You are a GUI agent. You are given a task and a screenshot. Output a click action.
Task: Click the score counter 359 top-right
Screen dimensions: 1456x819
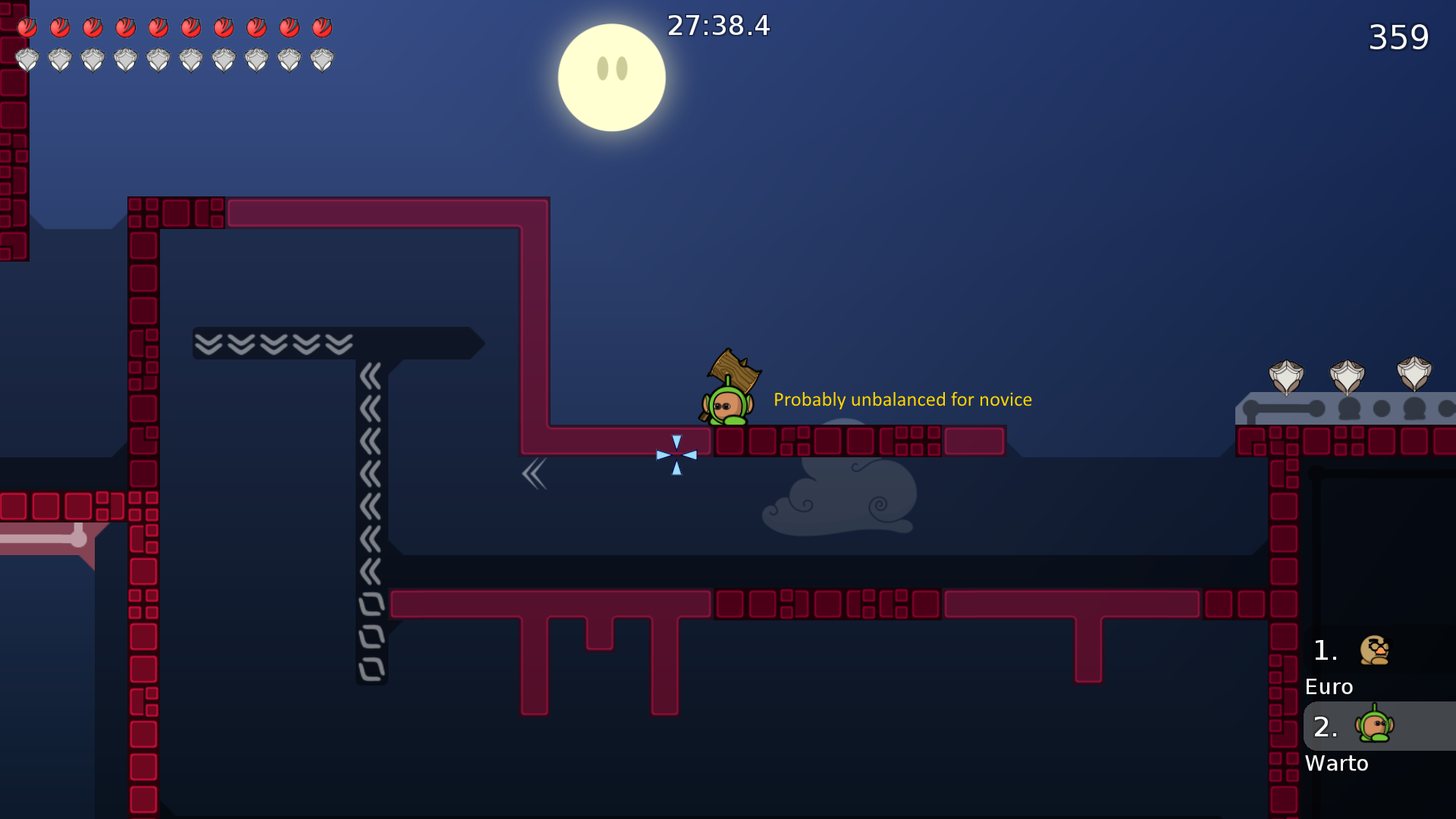1399,37
